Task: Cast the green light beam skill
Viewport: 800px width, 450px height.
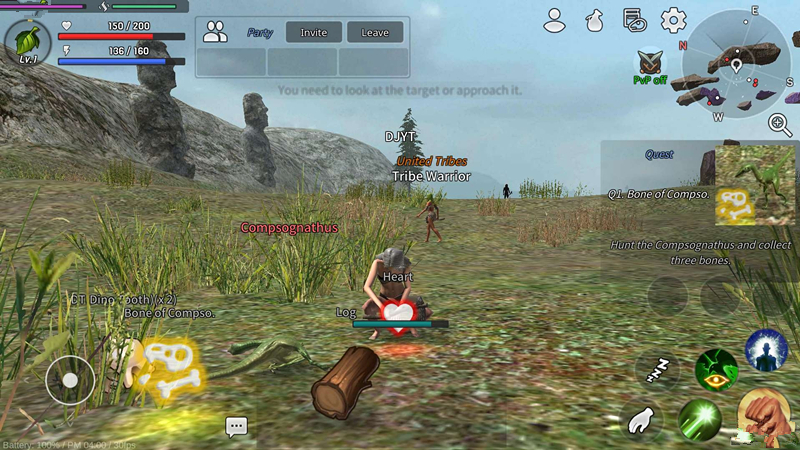Action: 700,420
